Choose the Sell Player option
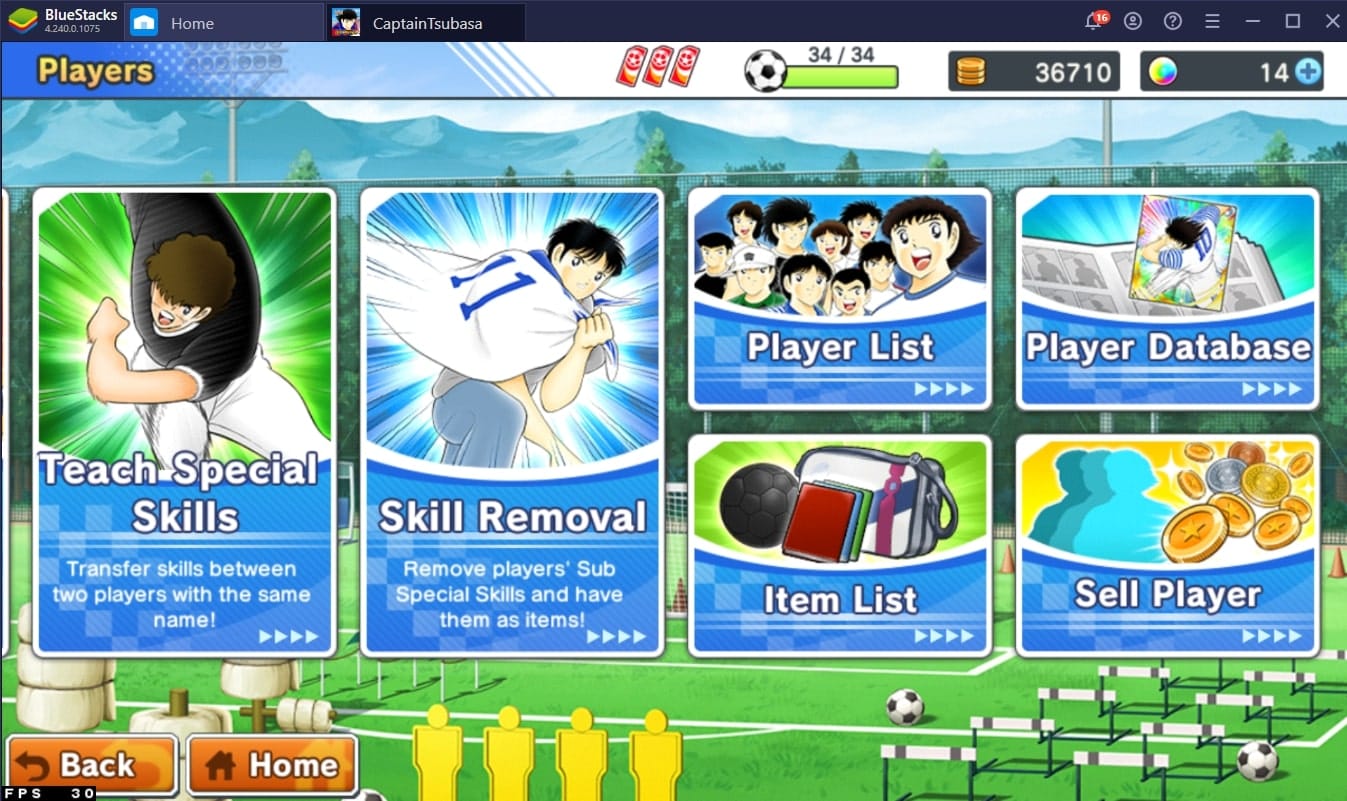The width and height of the screenshot is (1347, 801). pyautogui.click(x=1167, y=546)
